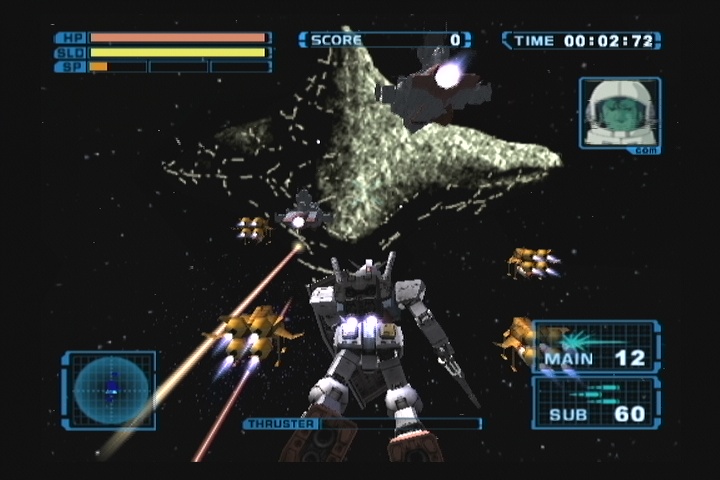Switch to the SUB weapon panel
The width and height of the screenshot is (720, 480).
click(596, 402)
